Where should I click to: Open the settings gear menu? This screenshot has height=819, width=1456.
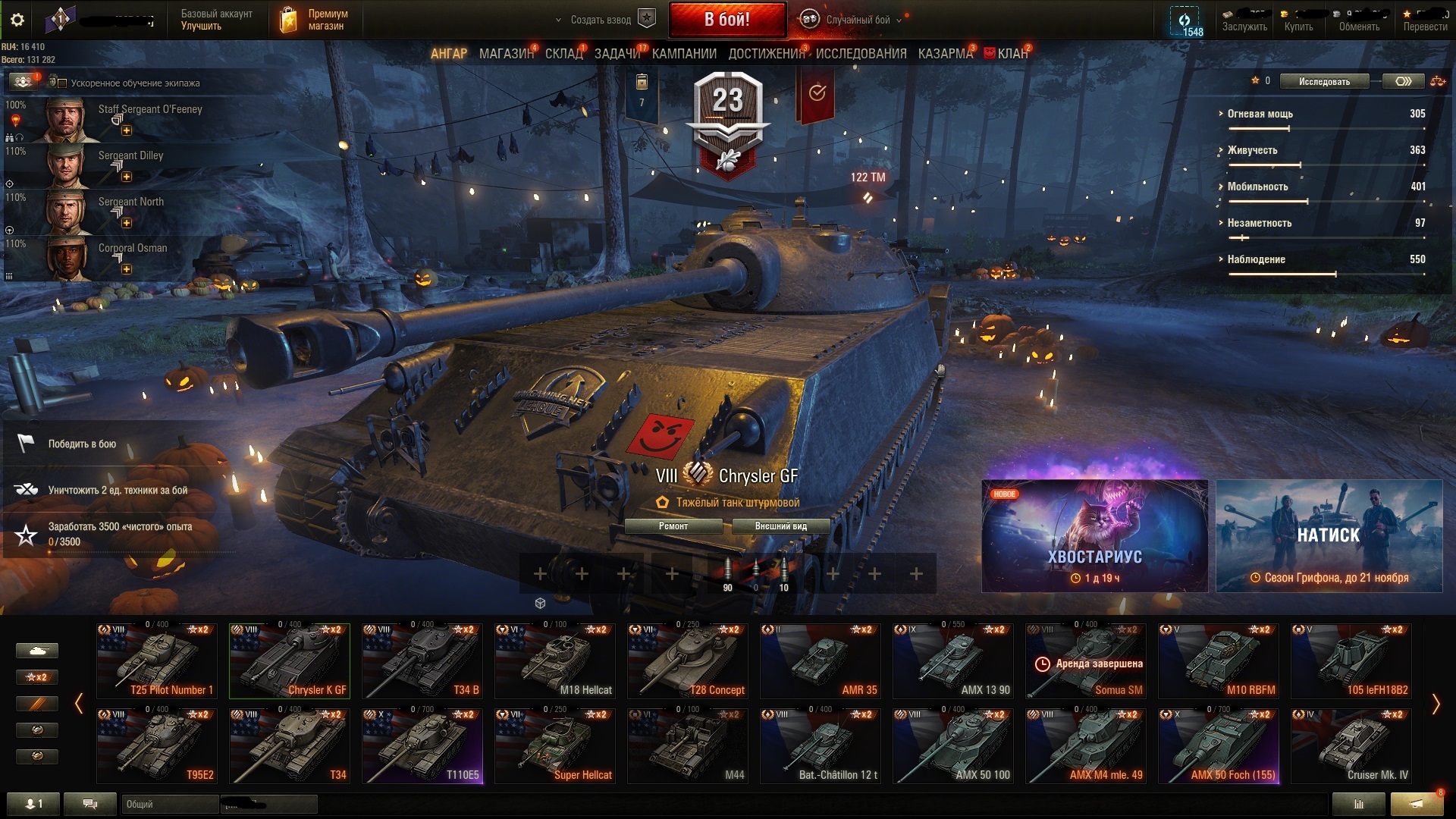coord(17,20)
